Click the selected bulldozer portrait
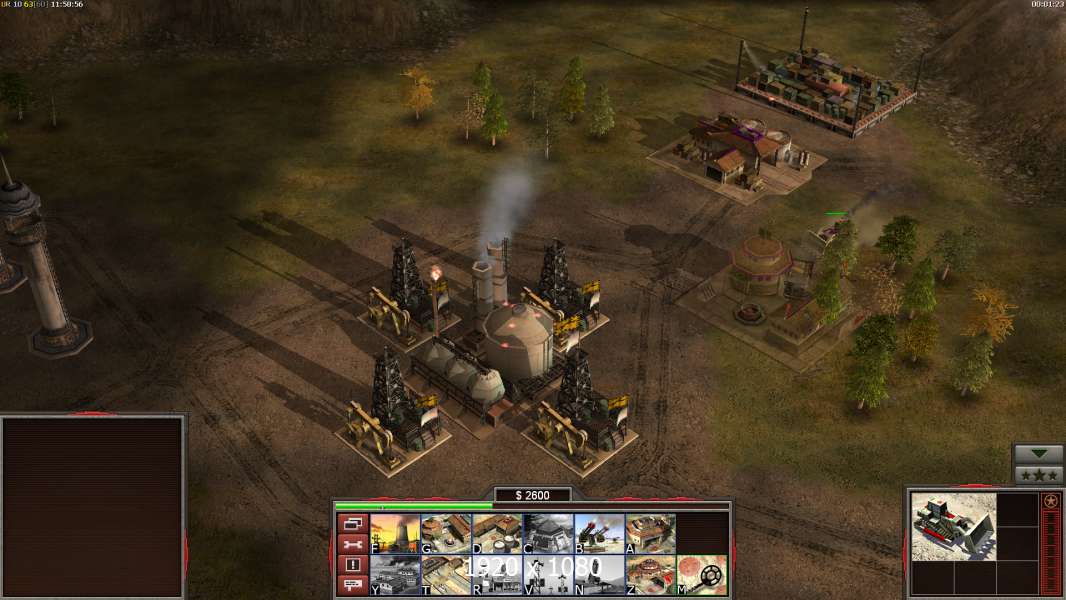1066x600 pixels. coord(953,526)
